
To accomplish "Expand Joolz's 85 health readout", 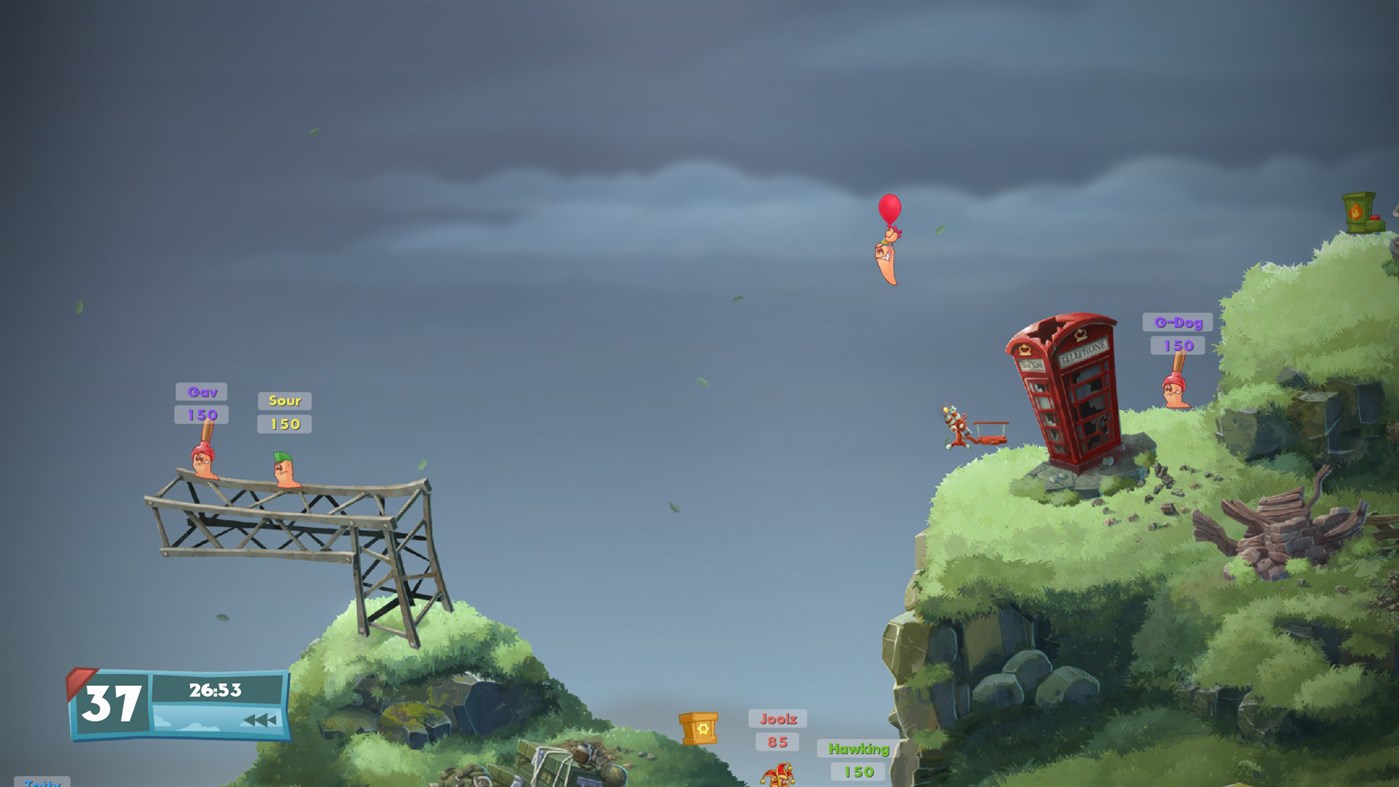I will (x=775, y=741).
